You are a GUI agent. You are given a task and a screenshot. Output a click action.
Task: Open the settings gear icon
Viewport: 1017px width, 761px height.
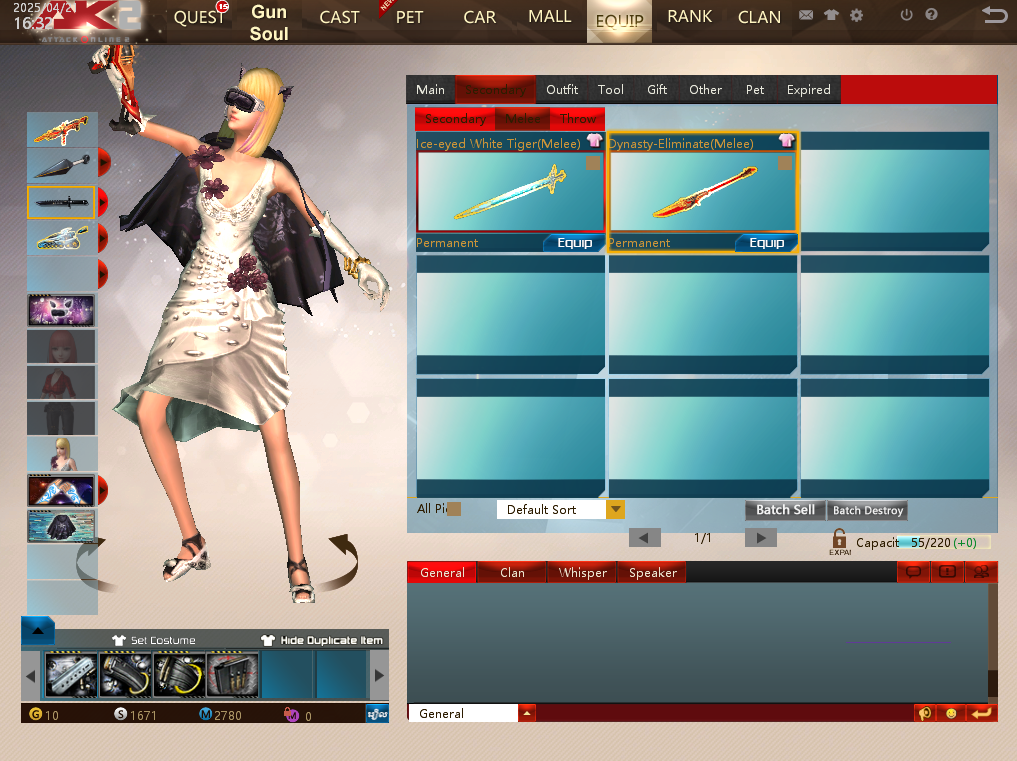click(x=856, y=16)
